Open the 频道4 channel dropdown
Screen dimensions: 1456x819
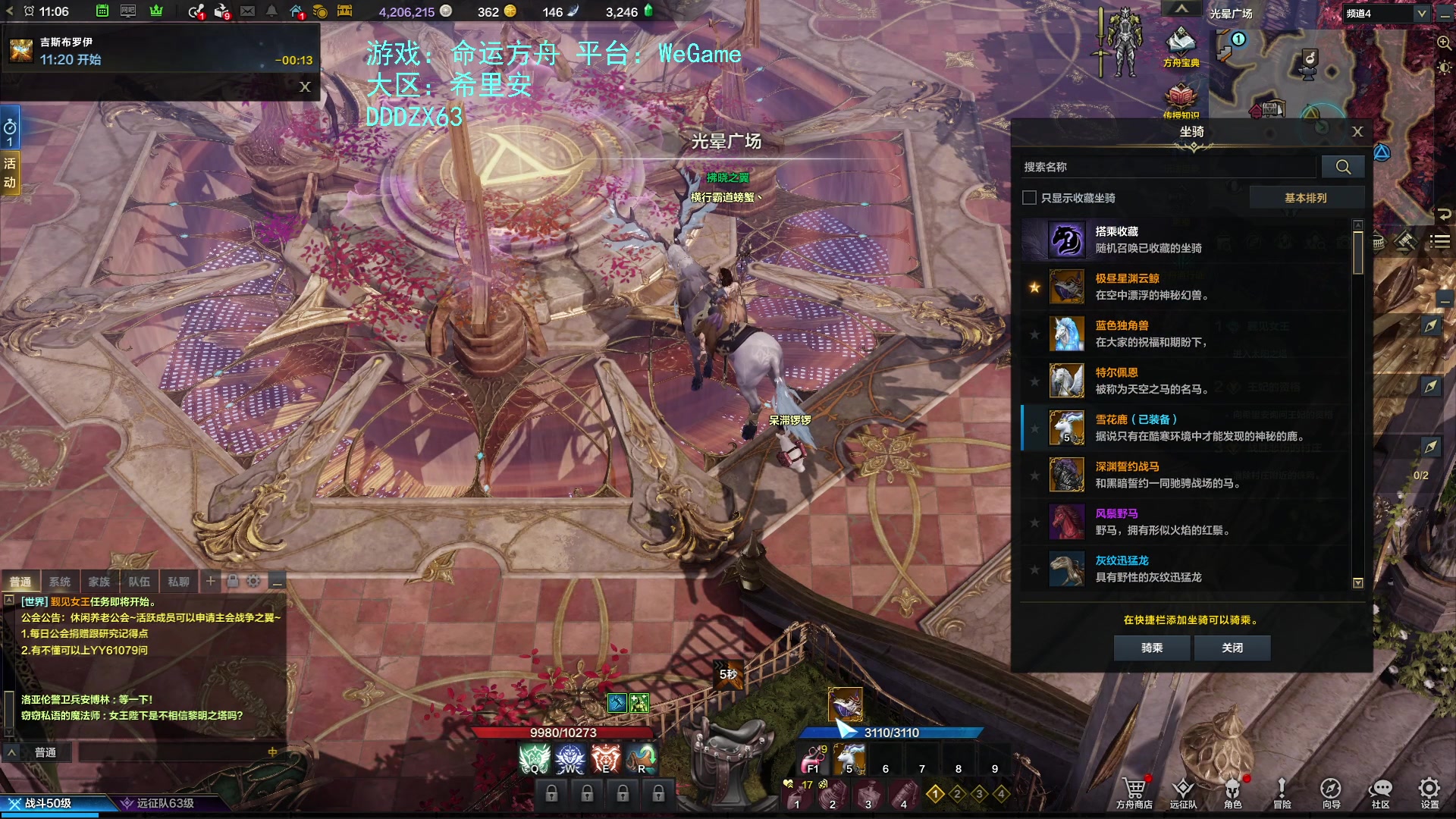click(1387, 14)
